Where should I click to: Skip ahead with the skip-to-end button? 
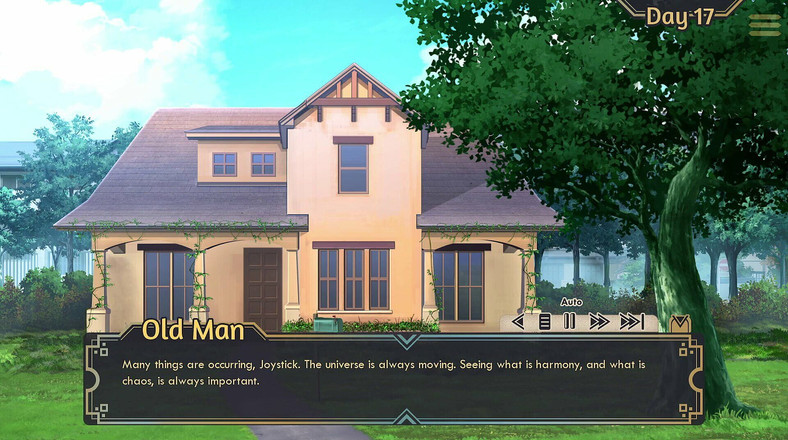click(x=631, y=322)
